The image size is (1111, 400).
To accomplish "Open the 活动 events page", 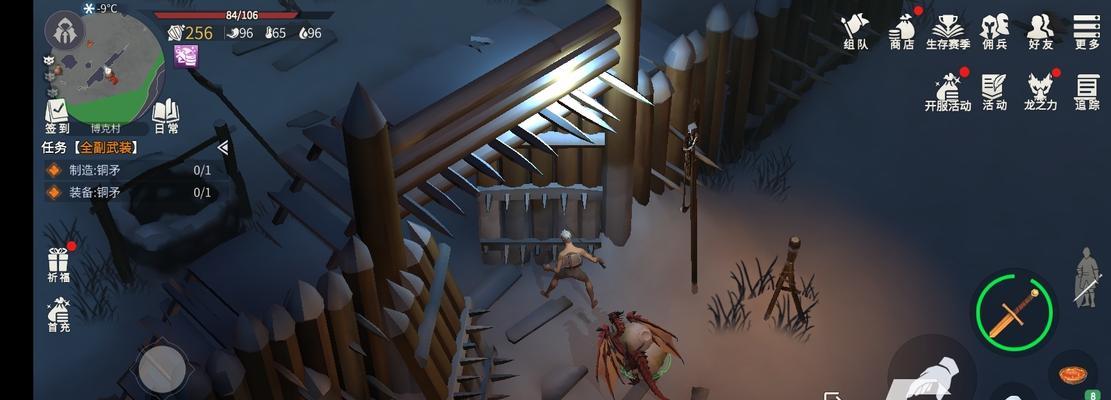I will (x=994, y=90).
